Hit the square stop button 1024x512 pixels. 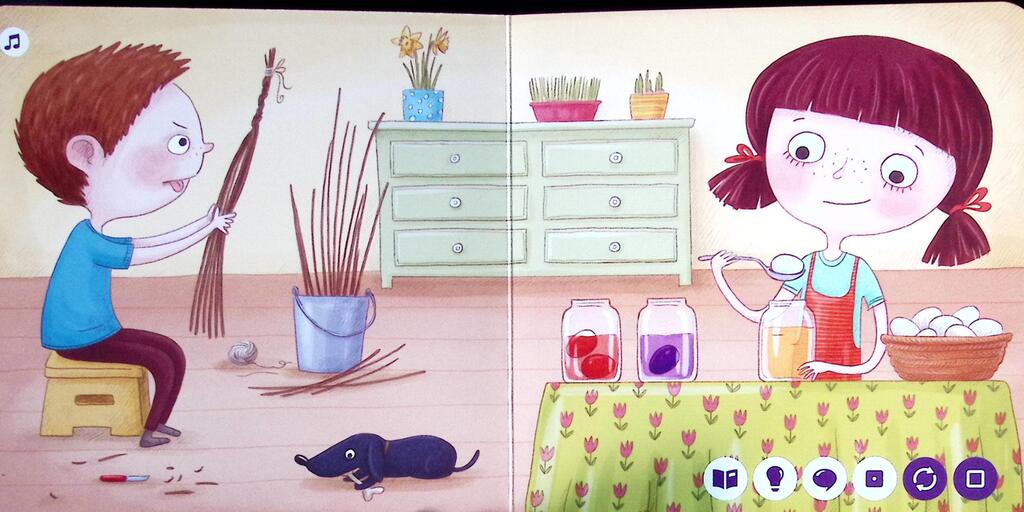point(974,479)
